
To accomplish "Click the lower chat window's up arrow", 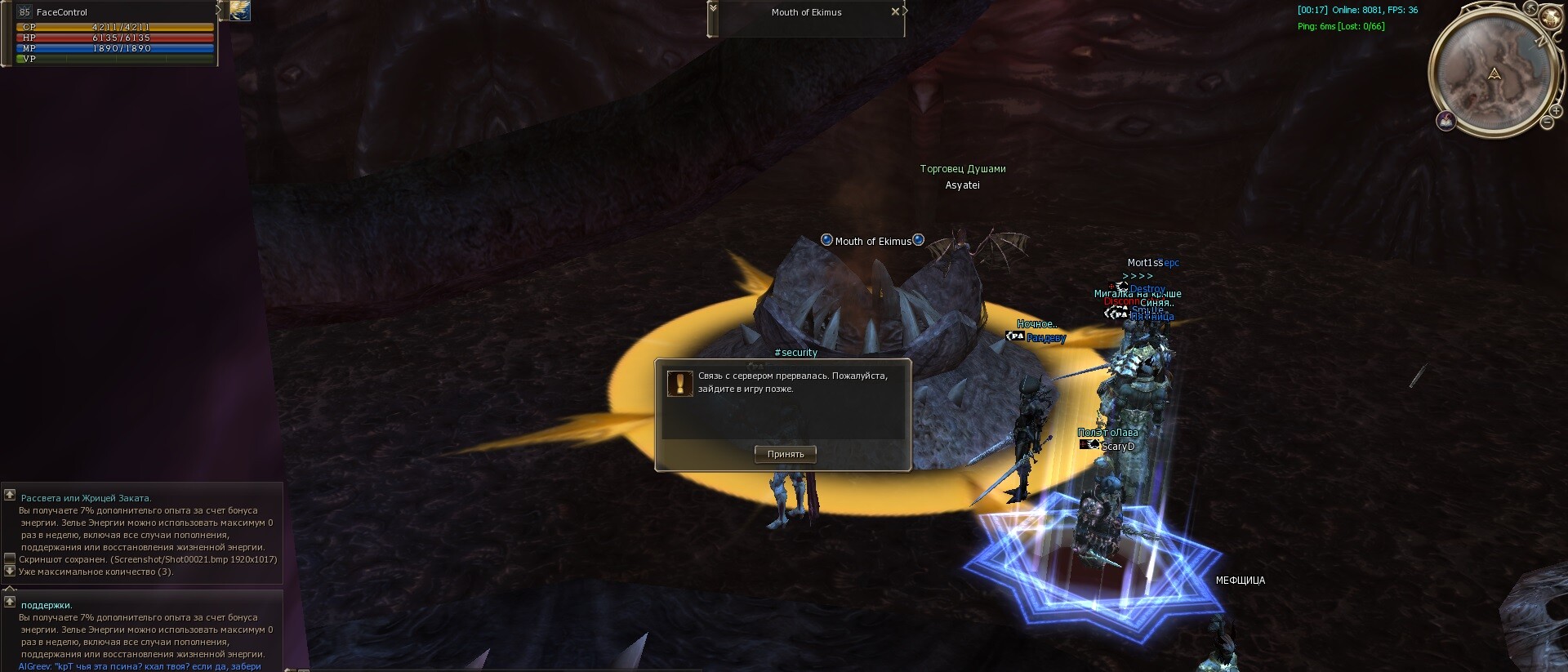I will pos(10,602).
